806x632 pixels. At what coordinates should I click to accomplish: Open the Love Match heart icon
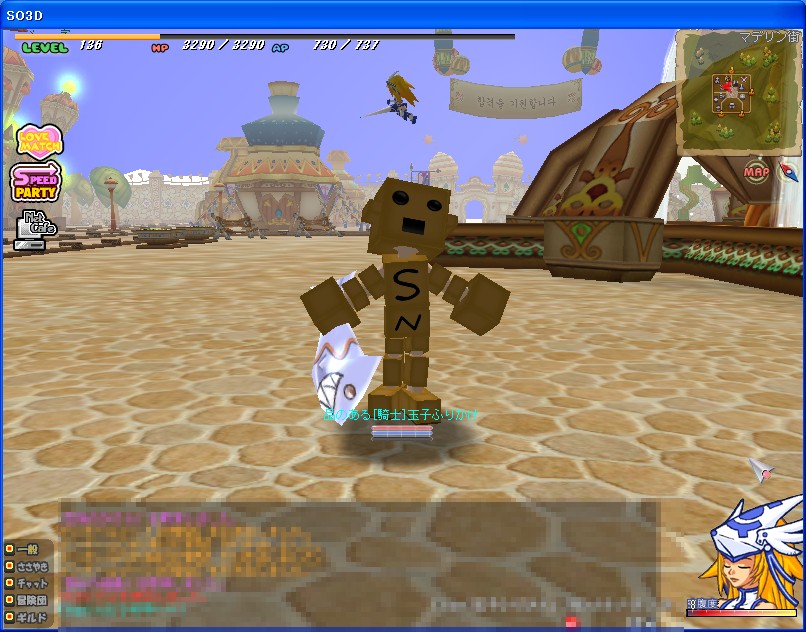[x=38, y=141]
